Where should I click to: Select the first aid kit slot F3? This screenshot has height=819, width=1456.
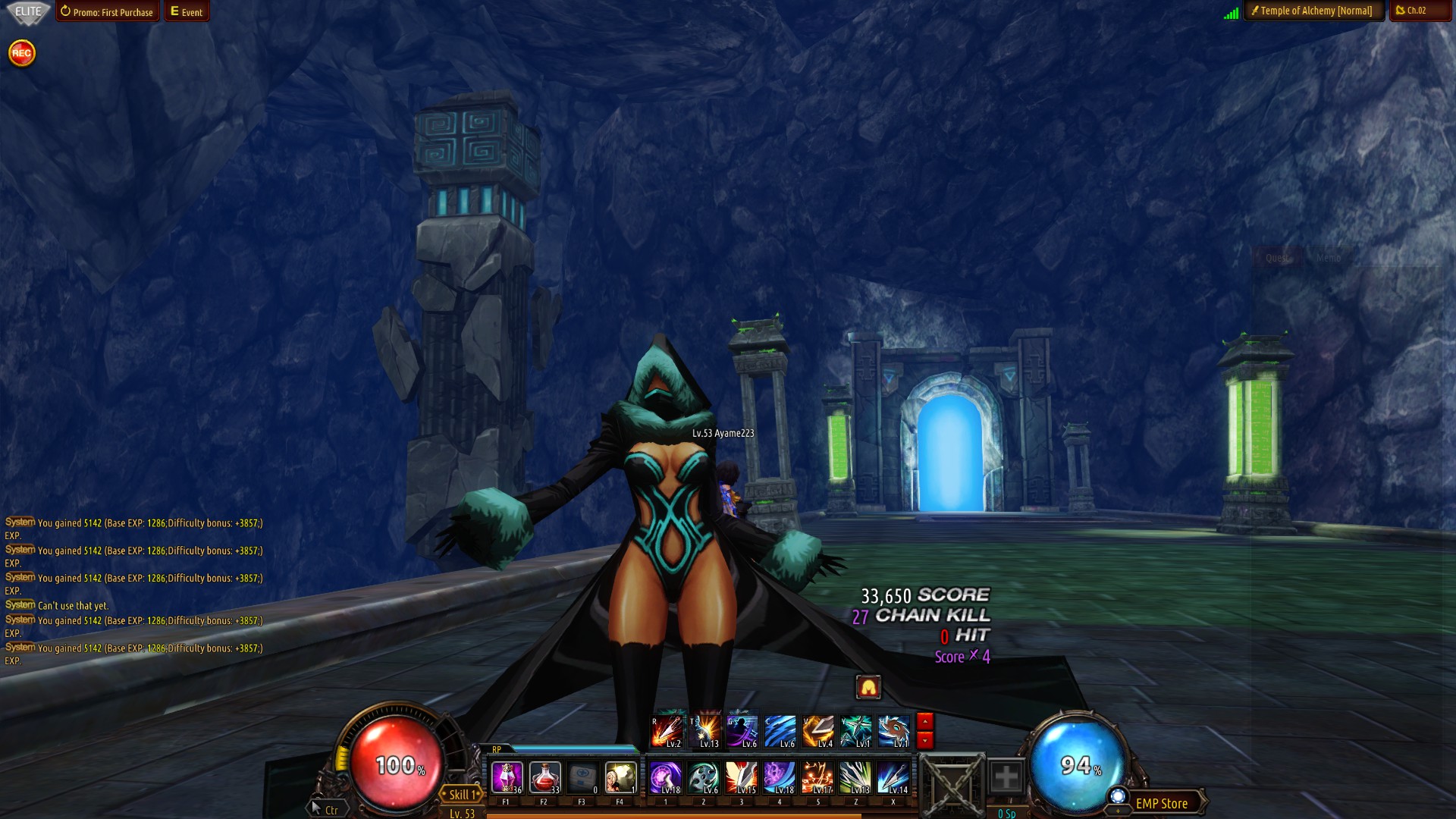(x=582, y=778)
